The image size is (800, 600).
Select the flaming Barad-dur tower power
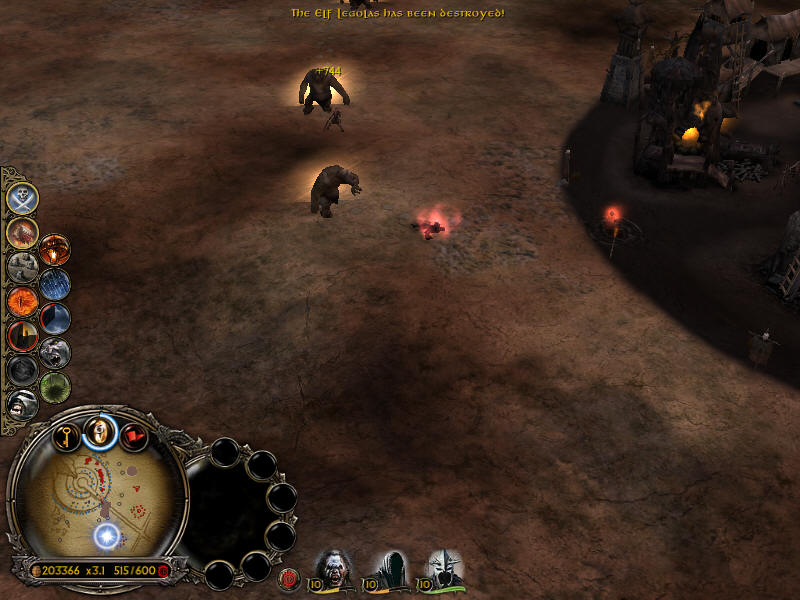pyautogui.click(x=54, y=250)
